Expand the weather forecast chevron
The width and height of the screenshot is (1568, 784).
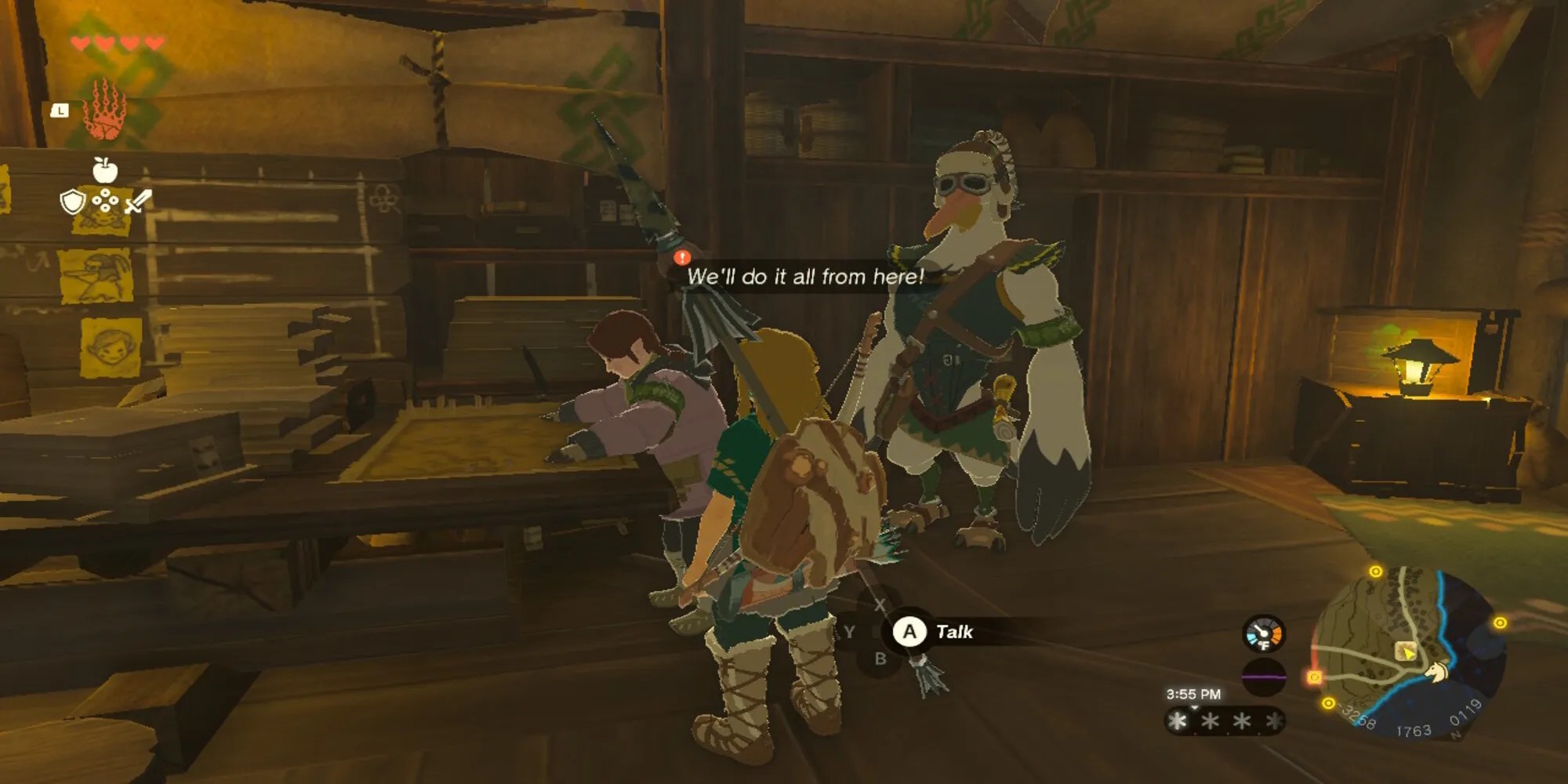tap(1194, 707)
